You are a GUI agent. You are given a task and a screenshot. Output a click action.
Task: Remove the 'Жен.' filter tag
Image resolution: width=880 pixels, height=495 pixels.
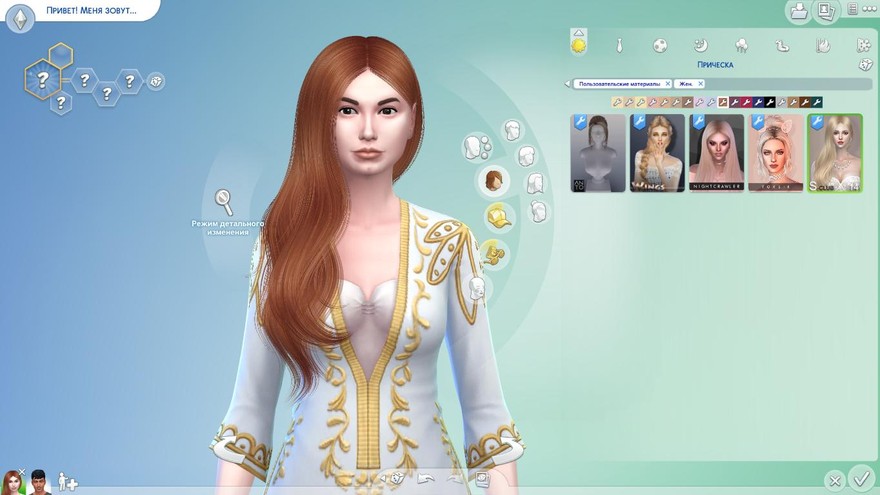(700, 84)
